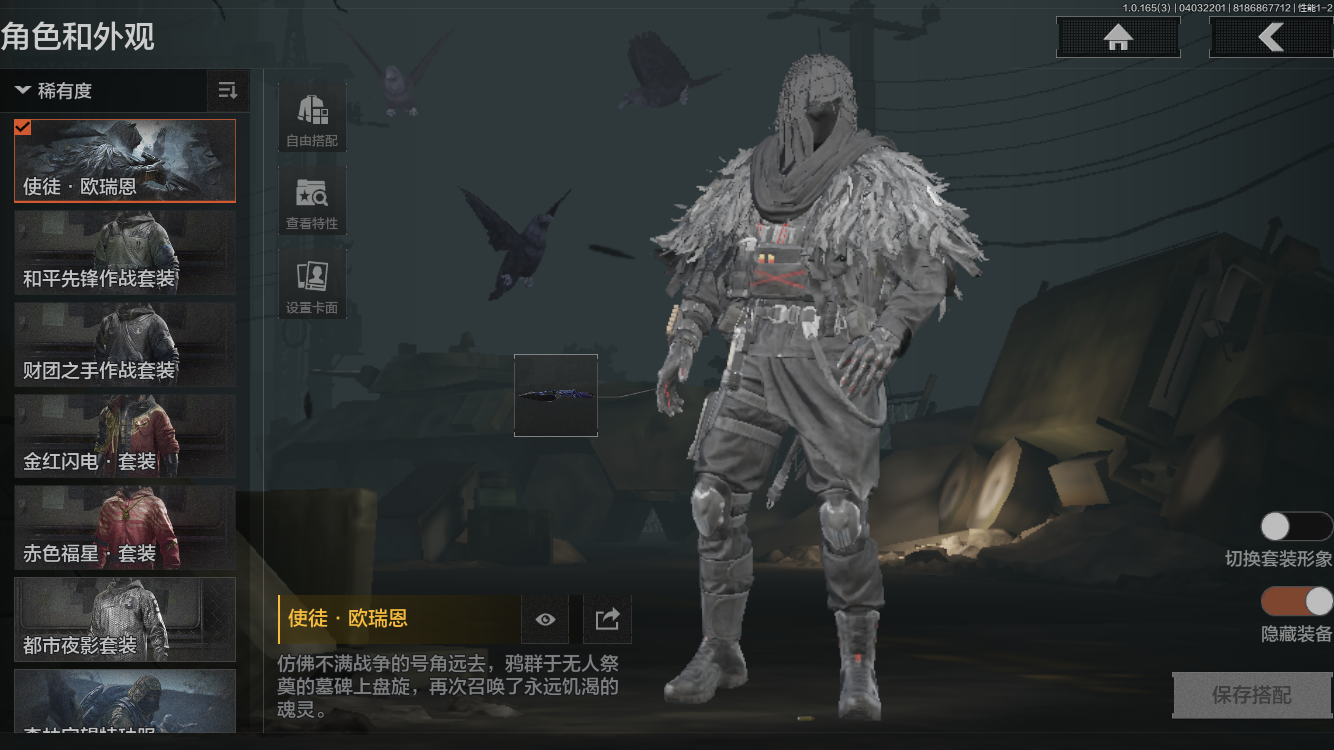The image size is (1334, 750).
Task: Click the share icon next to the eye icon
Action: tap(607, 618)
